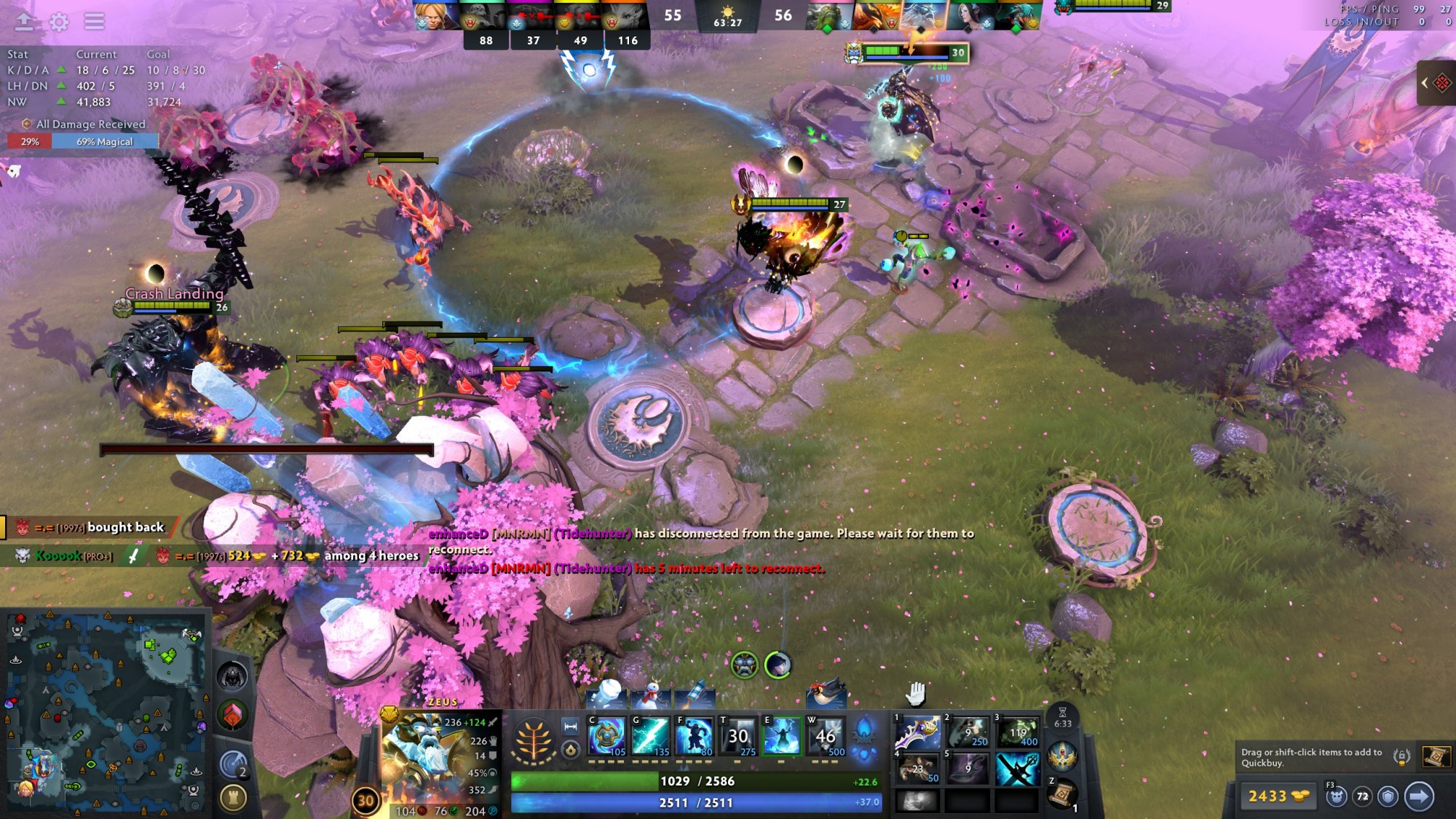Open the talent tree
Screen dimensions: 1456x819
click(533, 740)
